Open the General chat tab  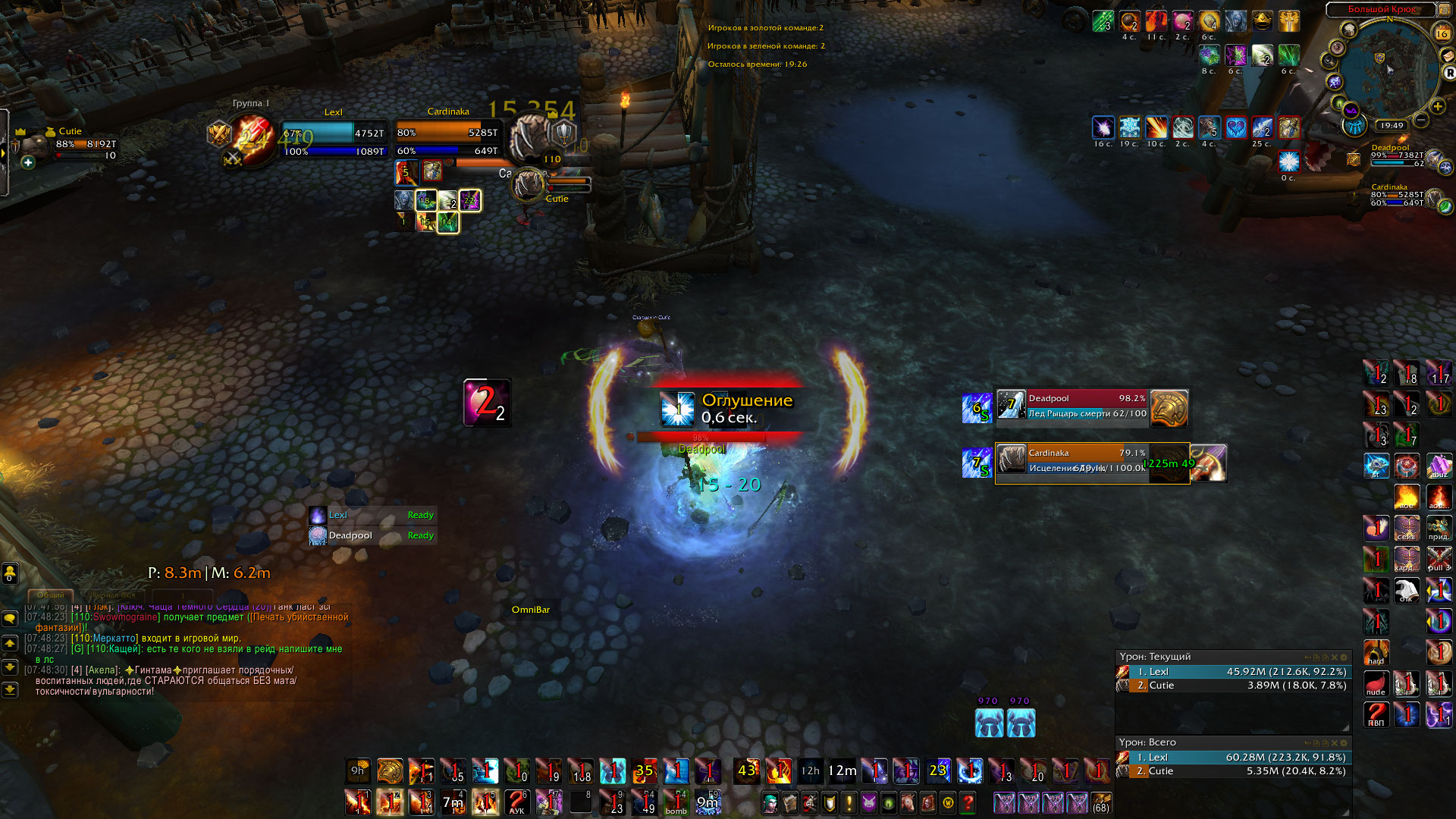click(51, 595)
